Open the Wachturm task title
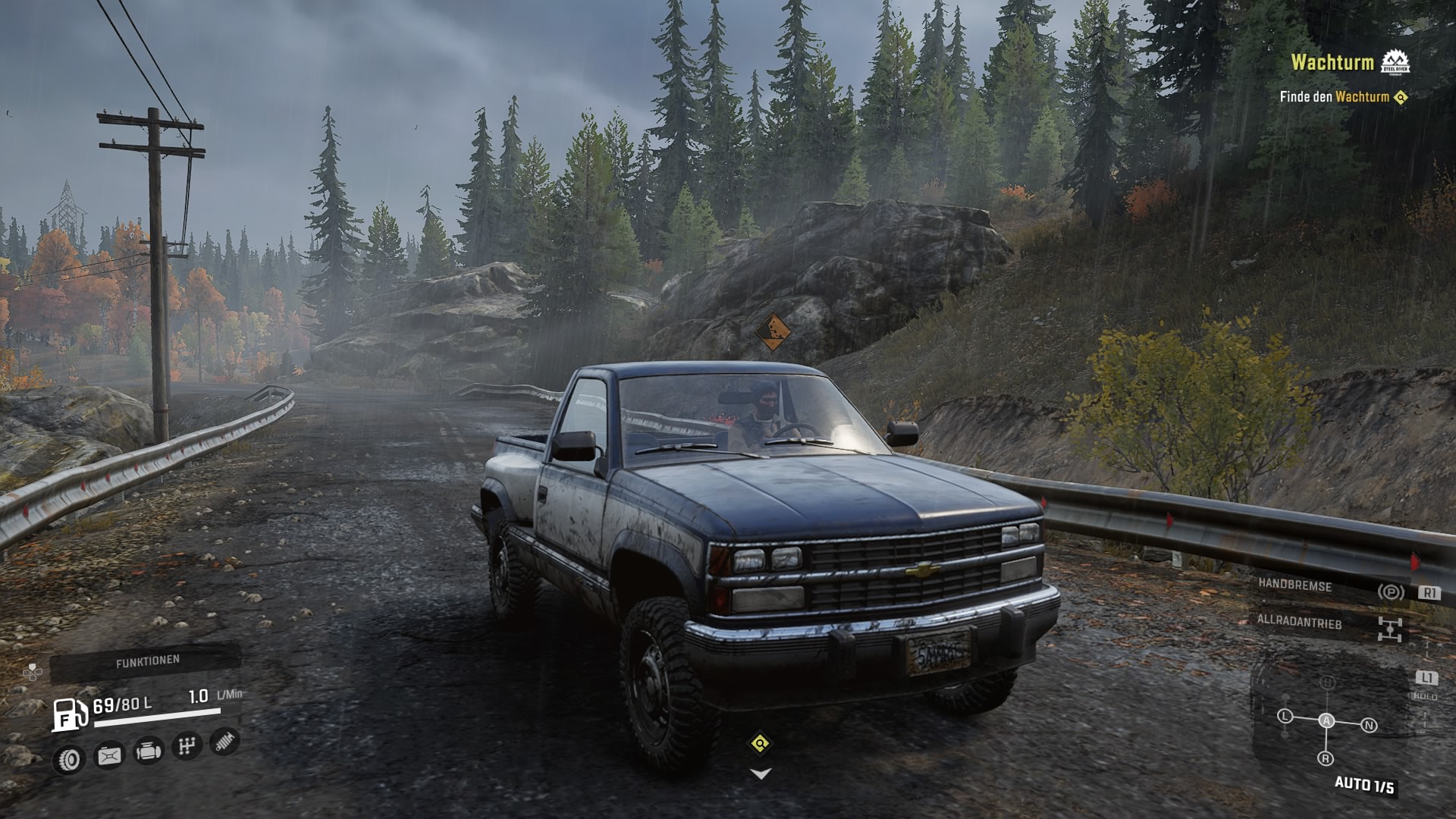This screenshot has height=819, width=1456. pyautogui.click(x=1332, y=62)
